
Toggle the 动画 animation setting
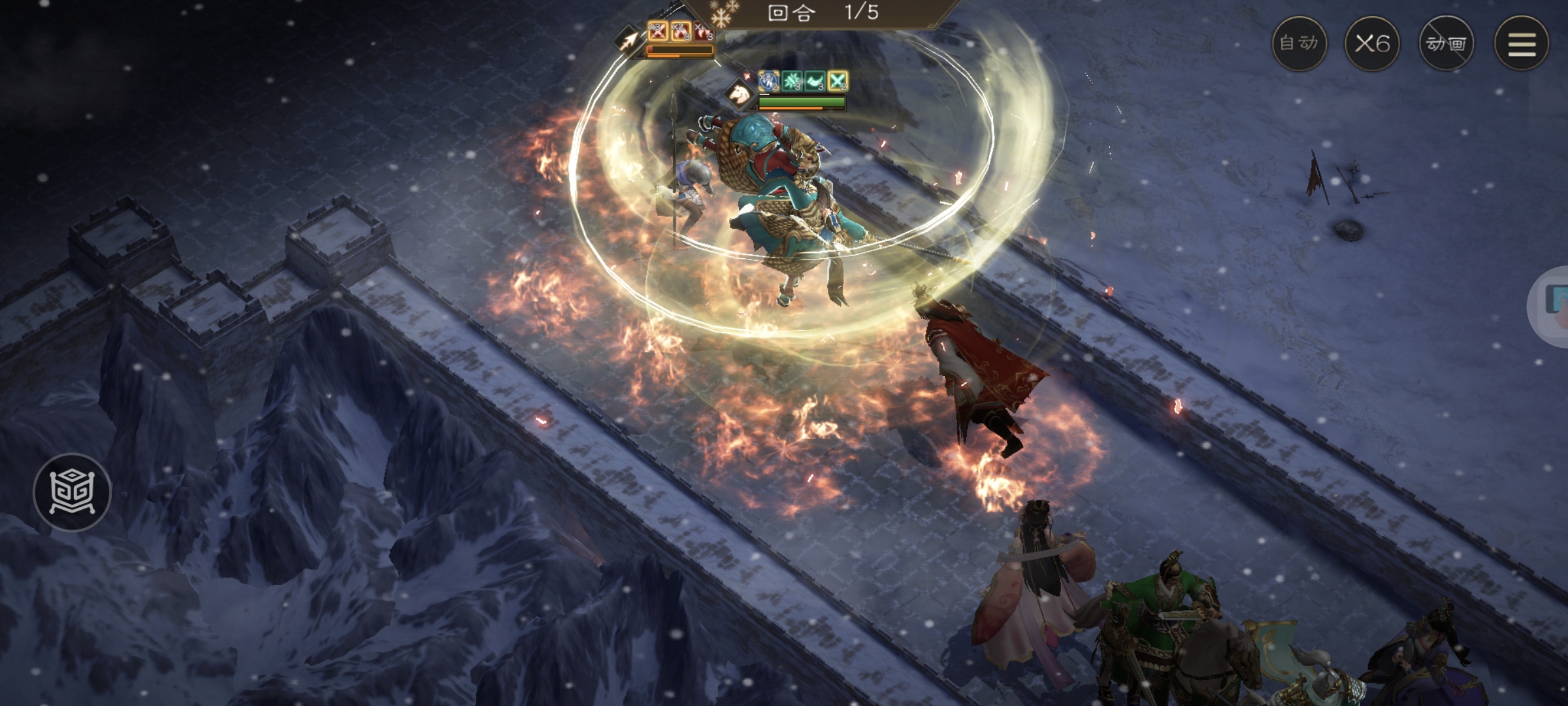click(x=1446, y=44)
